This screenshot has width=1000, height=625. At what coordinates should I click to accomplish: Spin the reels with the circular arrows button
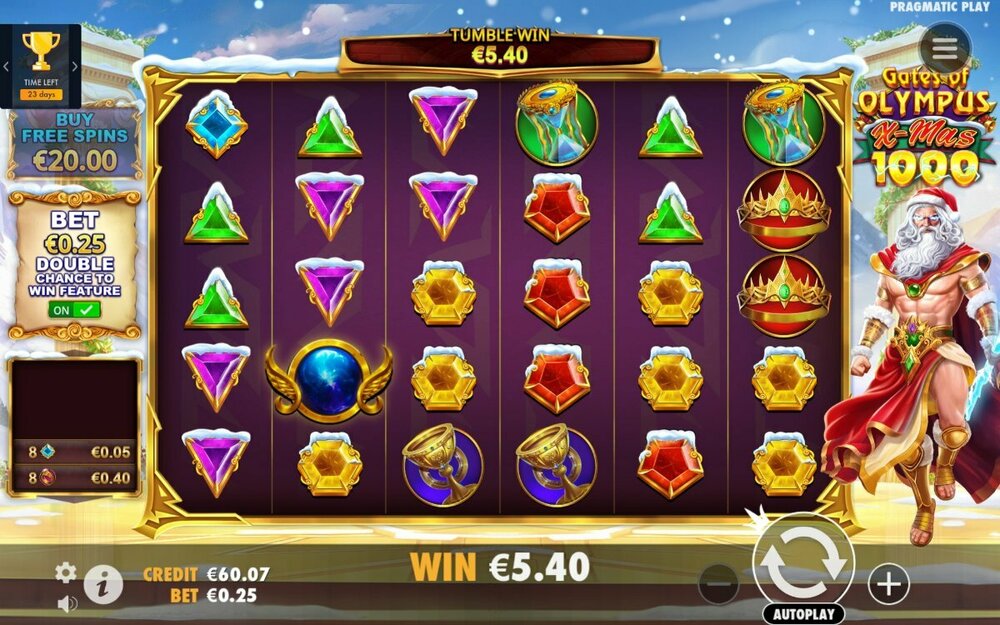pos(803,564)
